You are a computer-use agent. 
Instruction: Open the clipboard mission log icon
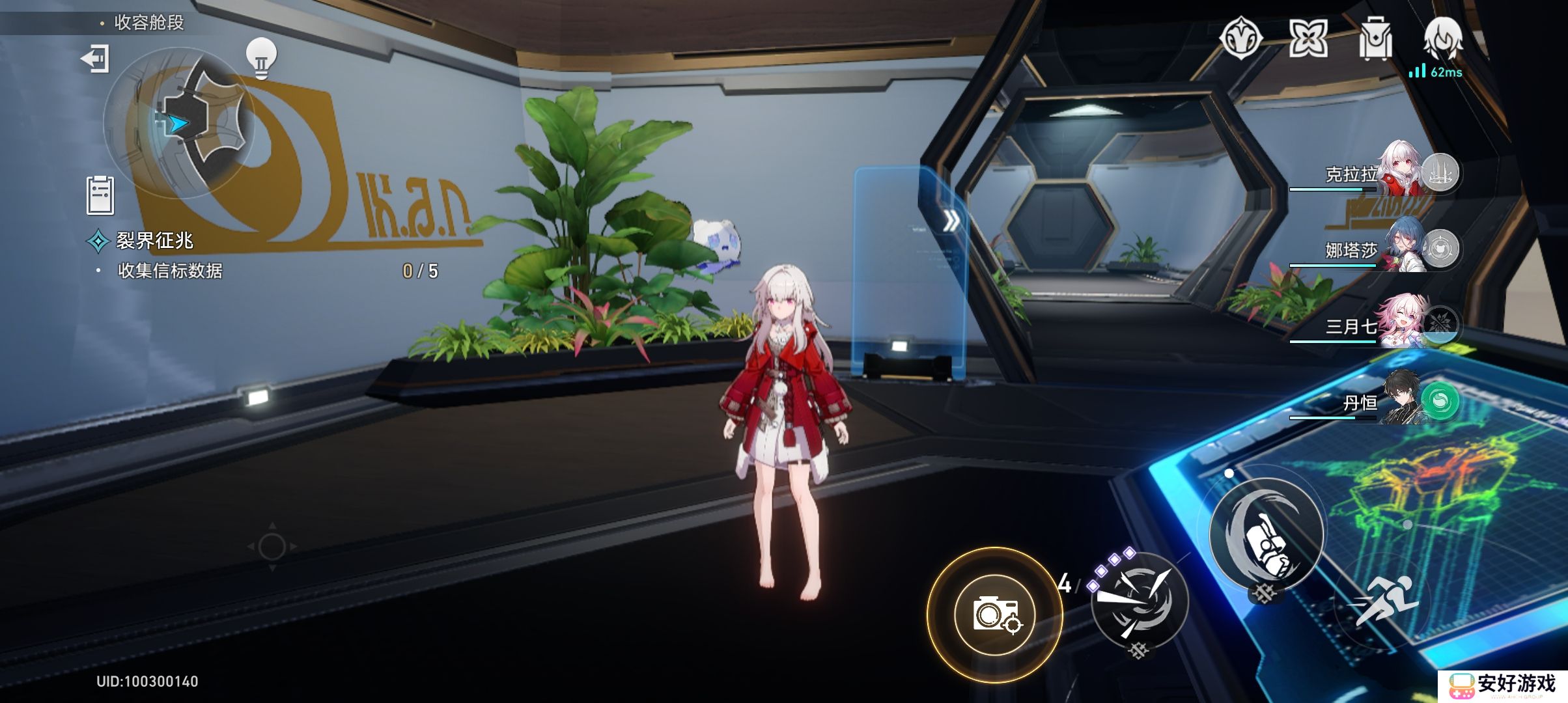[100, 195]
